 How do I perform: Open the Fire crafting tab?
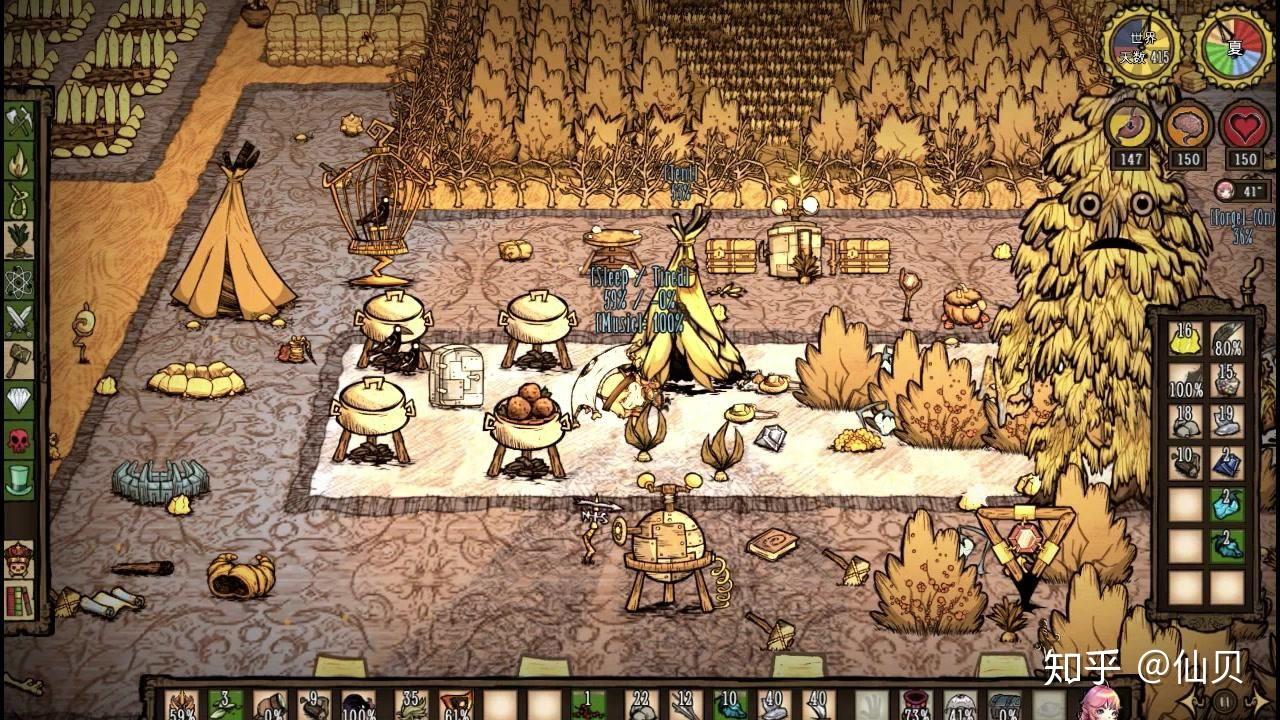(19, 161)
